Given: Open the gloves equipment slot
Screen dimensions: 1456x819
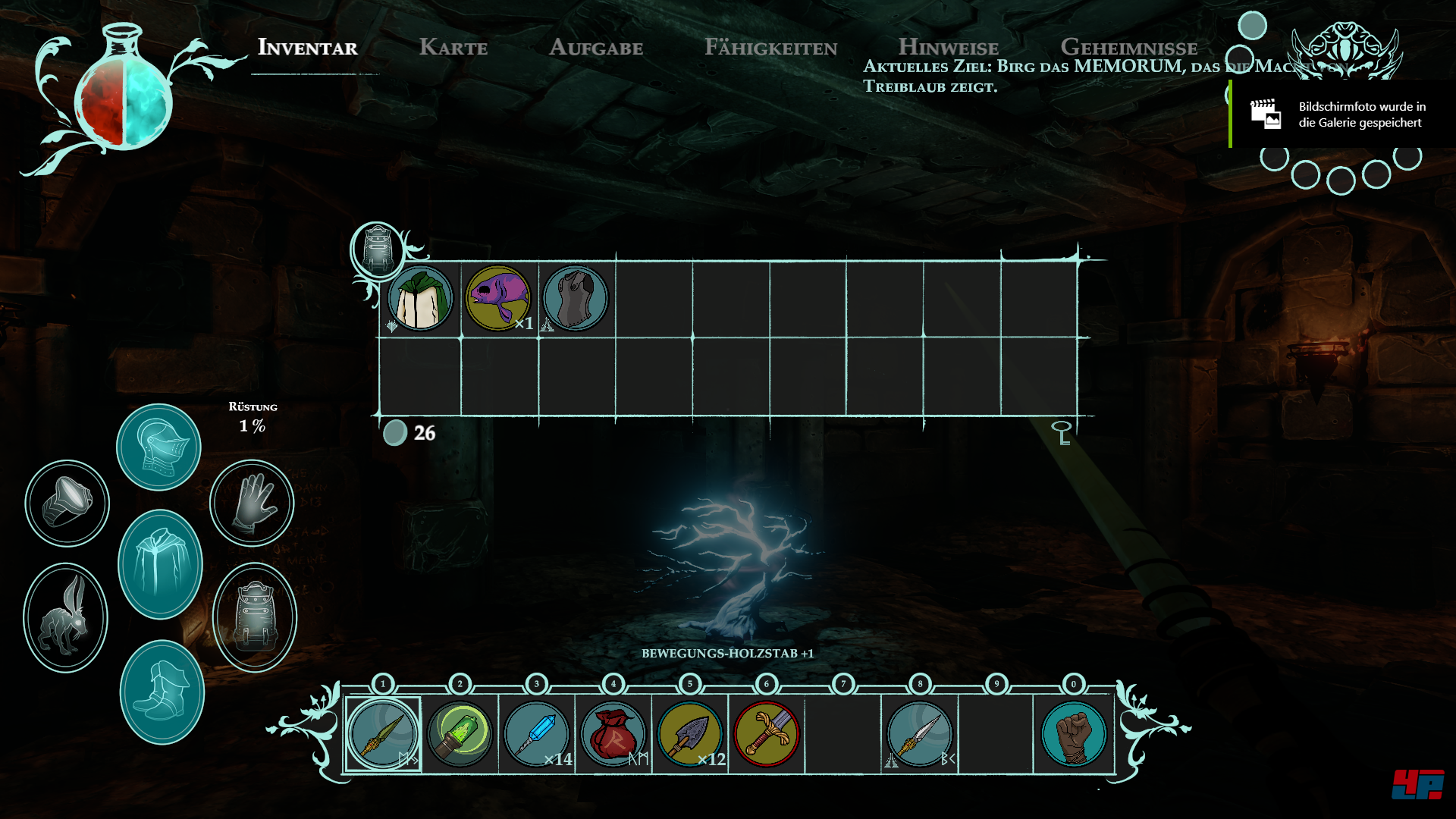Looking at the screenshot, I should (x=252, y=503).
